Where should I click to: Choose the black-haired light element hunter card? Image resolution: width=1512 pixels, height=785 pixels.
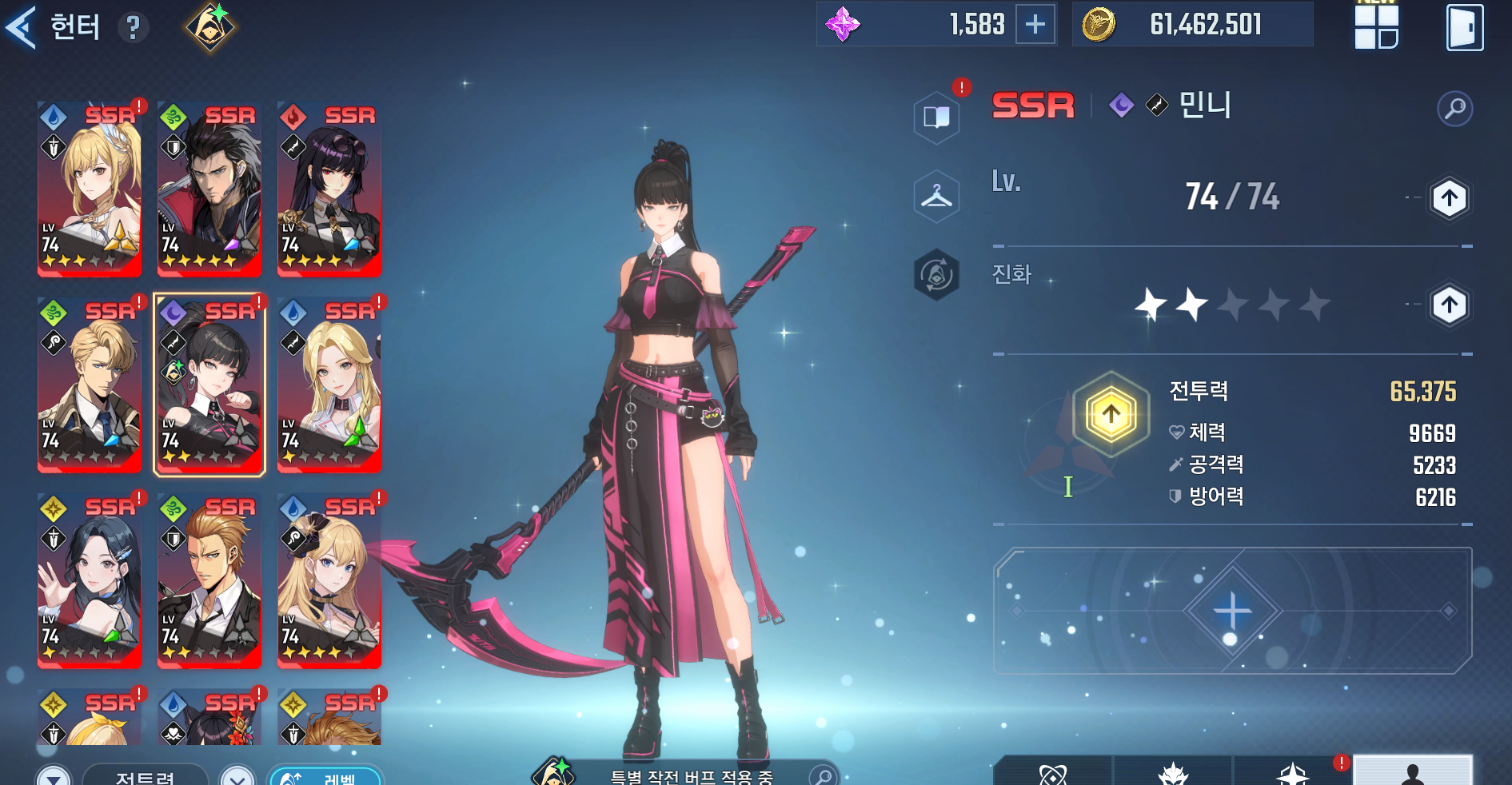click(x=90, y=580)
